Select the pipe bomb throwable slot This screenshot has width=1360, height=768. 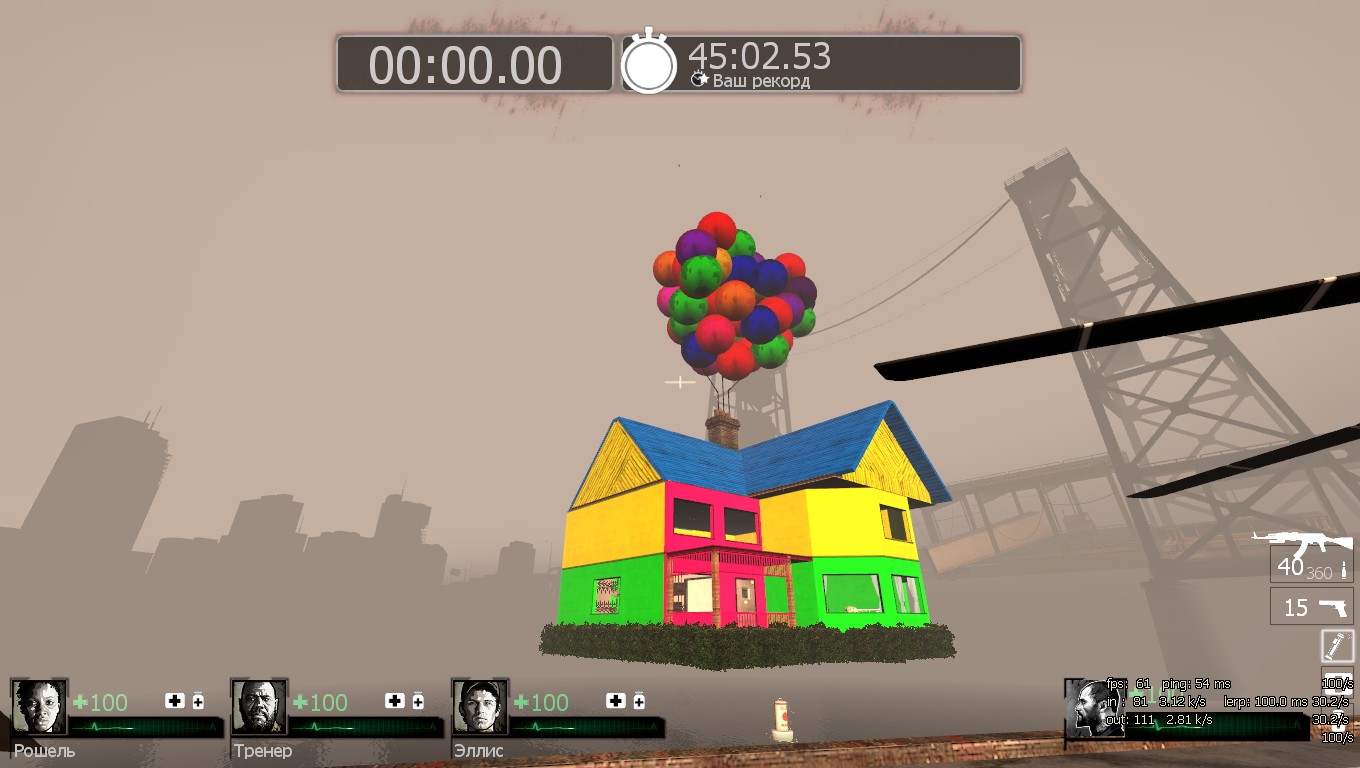click(x=1337, y=645)
